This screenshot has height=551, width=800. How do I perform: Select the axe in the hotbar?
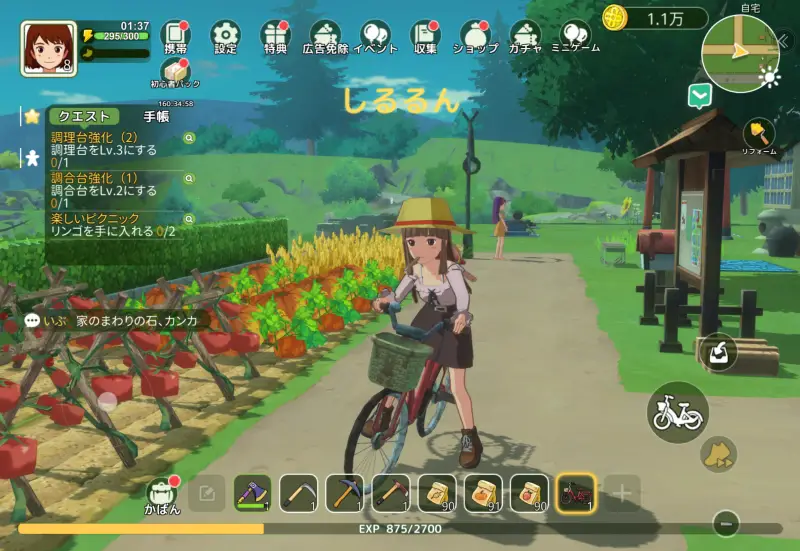pyautogui.click(x=252, y=492)
